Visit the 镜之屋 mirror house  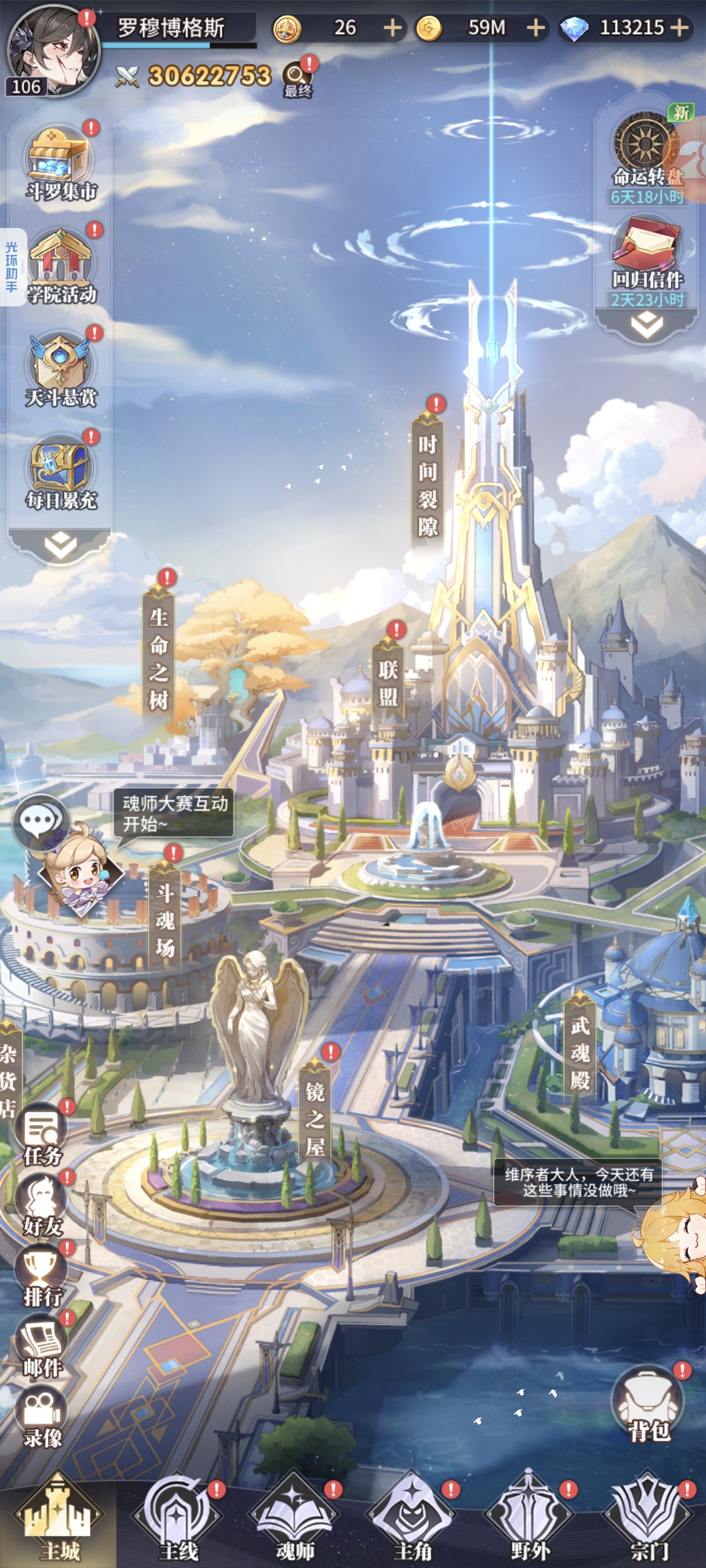click(x=315, y=1119)
